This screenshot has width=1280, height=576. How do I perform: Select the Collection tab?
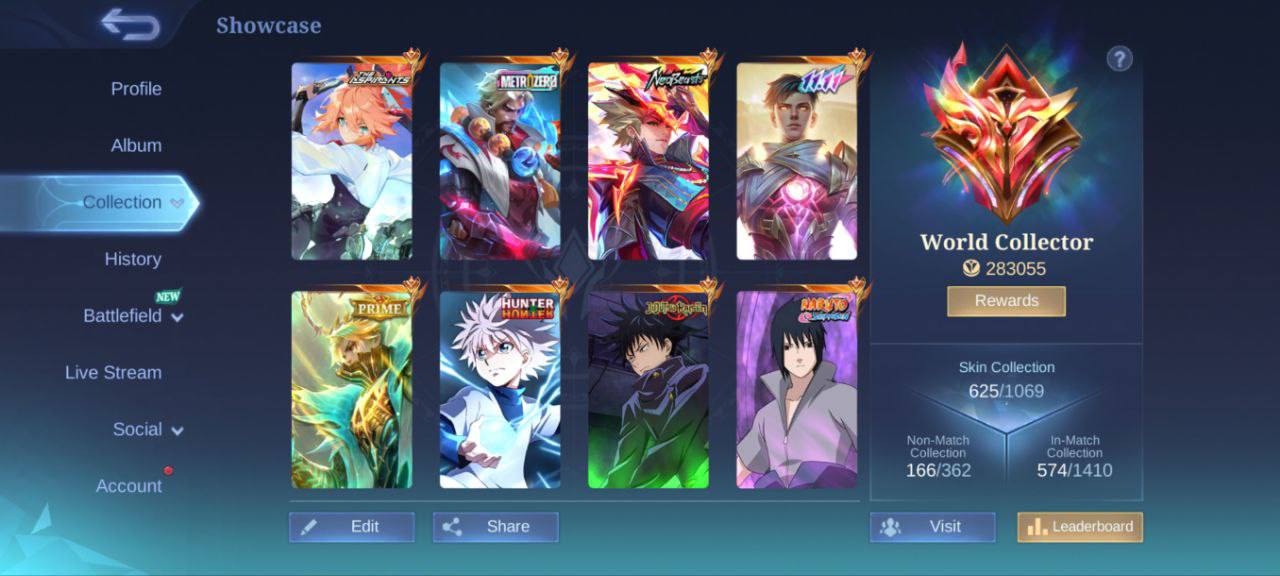coord(122,203)
